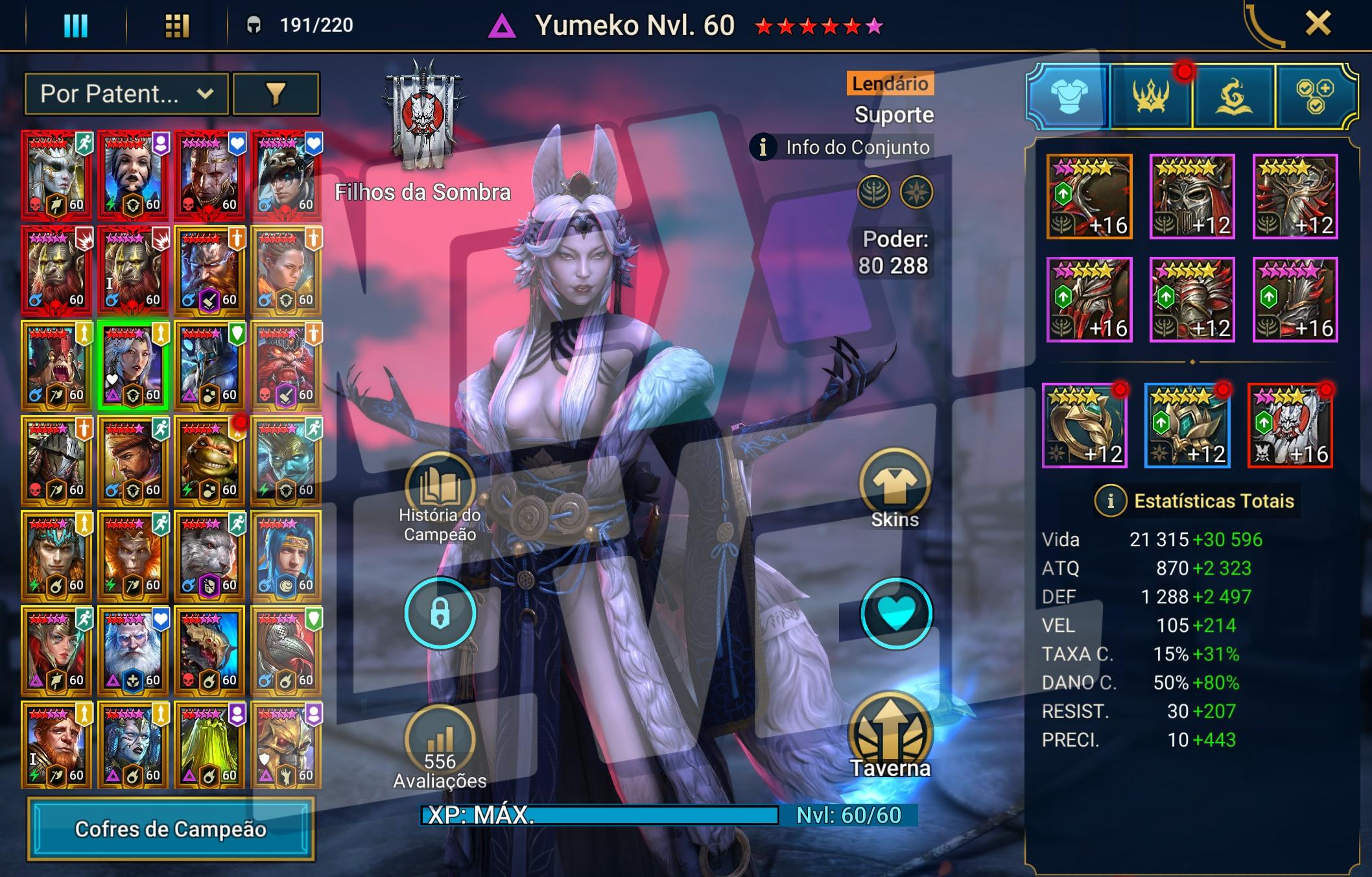The width and height of the screenshot is (1372, 877).
Task: Show Info do Conjunto
Action: pyautogui.click(x=843, y=148)
